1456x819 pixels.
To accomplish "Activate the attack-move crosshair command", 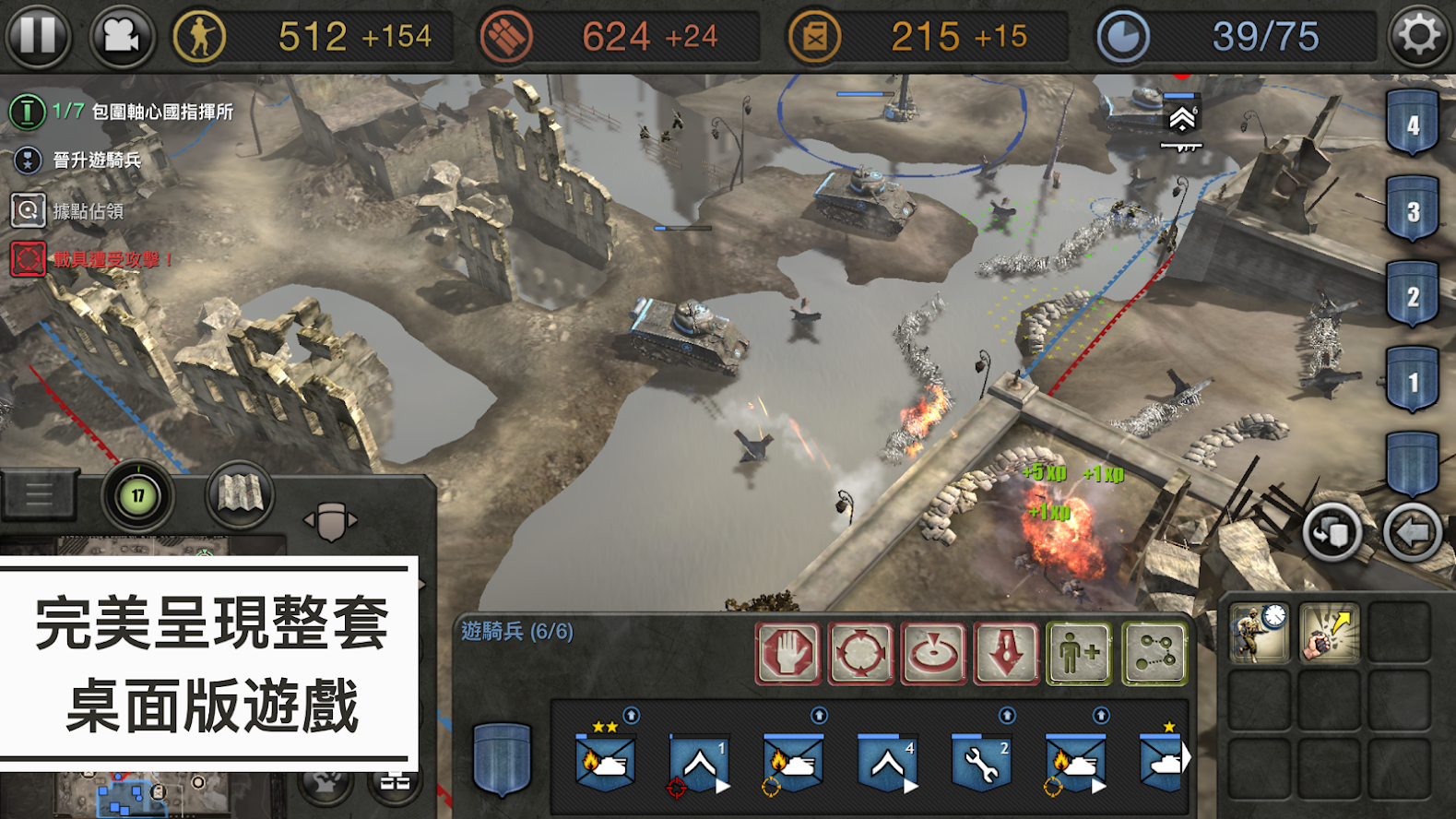I will point(860,653).
